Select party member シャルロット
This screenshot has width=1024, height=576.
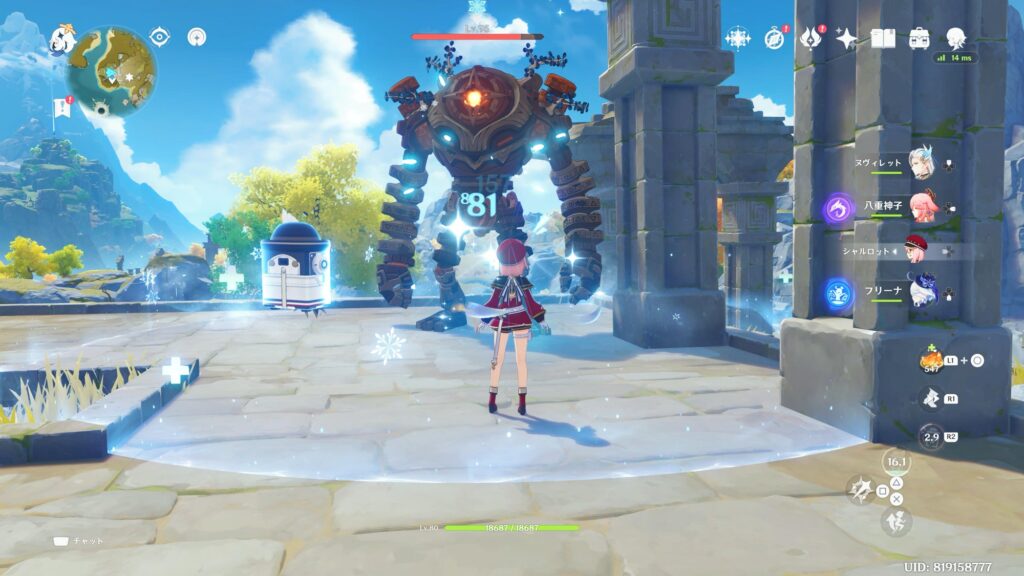click(x=917, y=250)
